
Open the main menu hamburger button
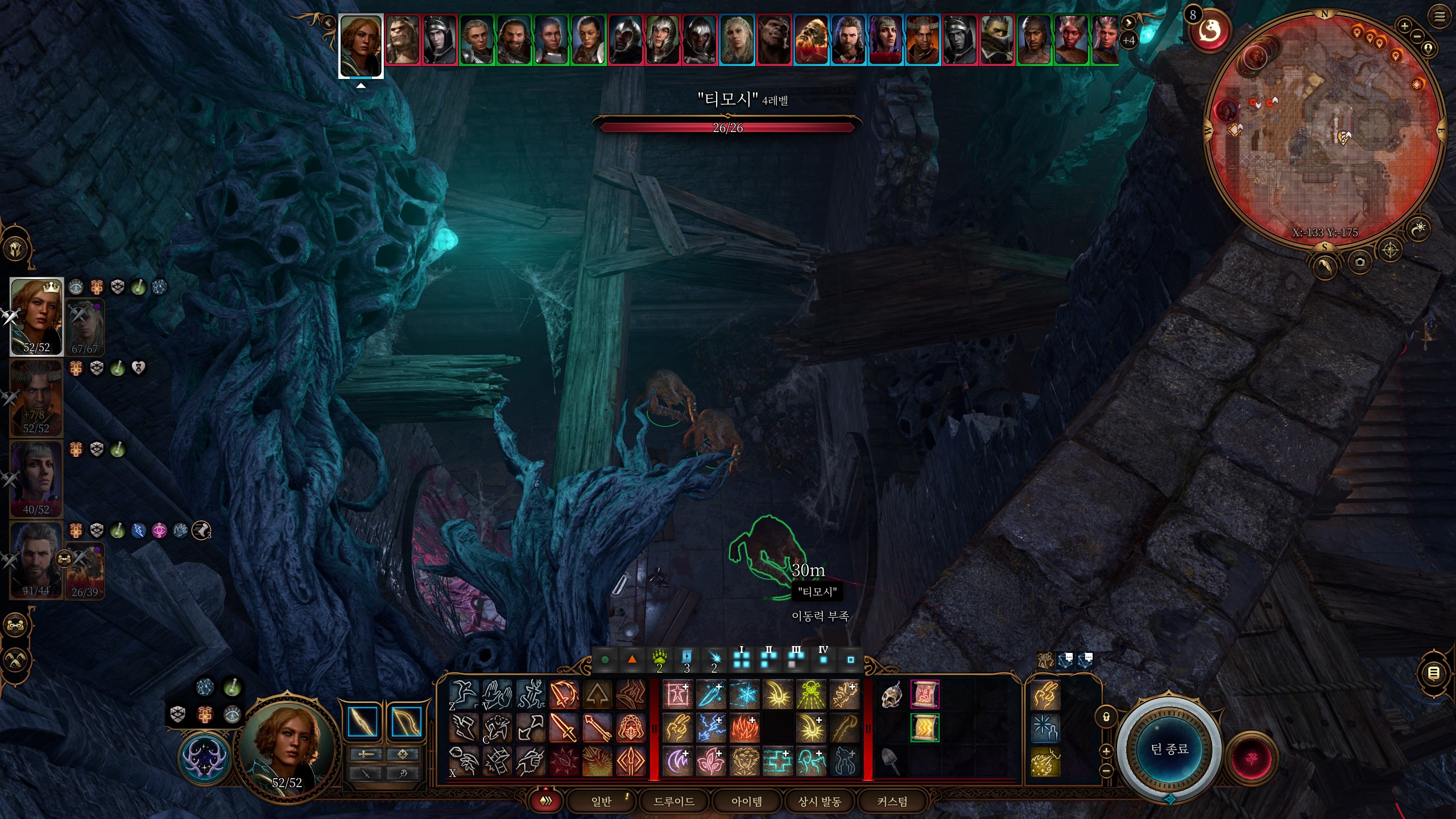coord(1440,17)
